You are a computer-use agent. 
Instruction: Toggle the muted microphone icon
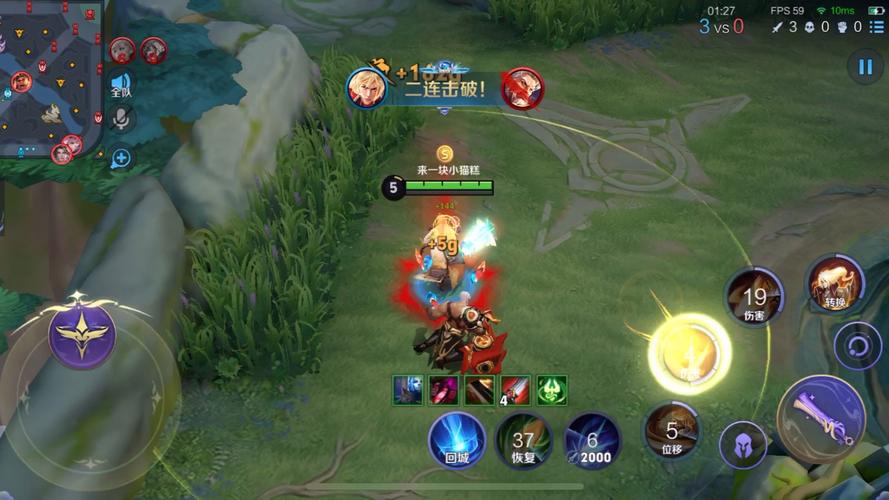pyautogui.click(x=121, y=119)
